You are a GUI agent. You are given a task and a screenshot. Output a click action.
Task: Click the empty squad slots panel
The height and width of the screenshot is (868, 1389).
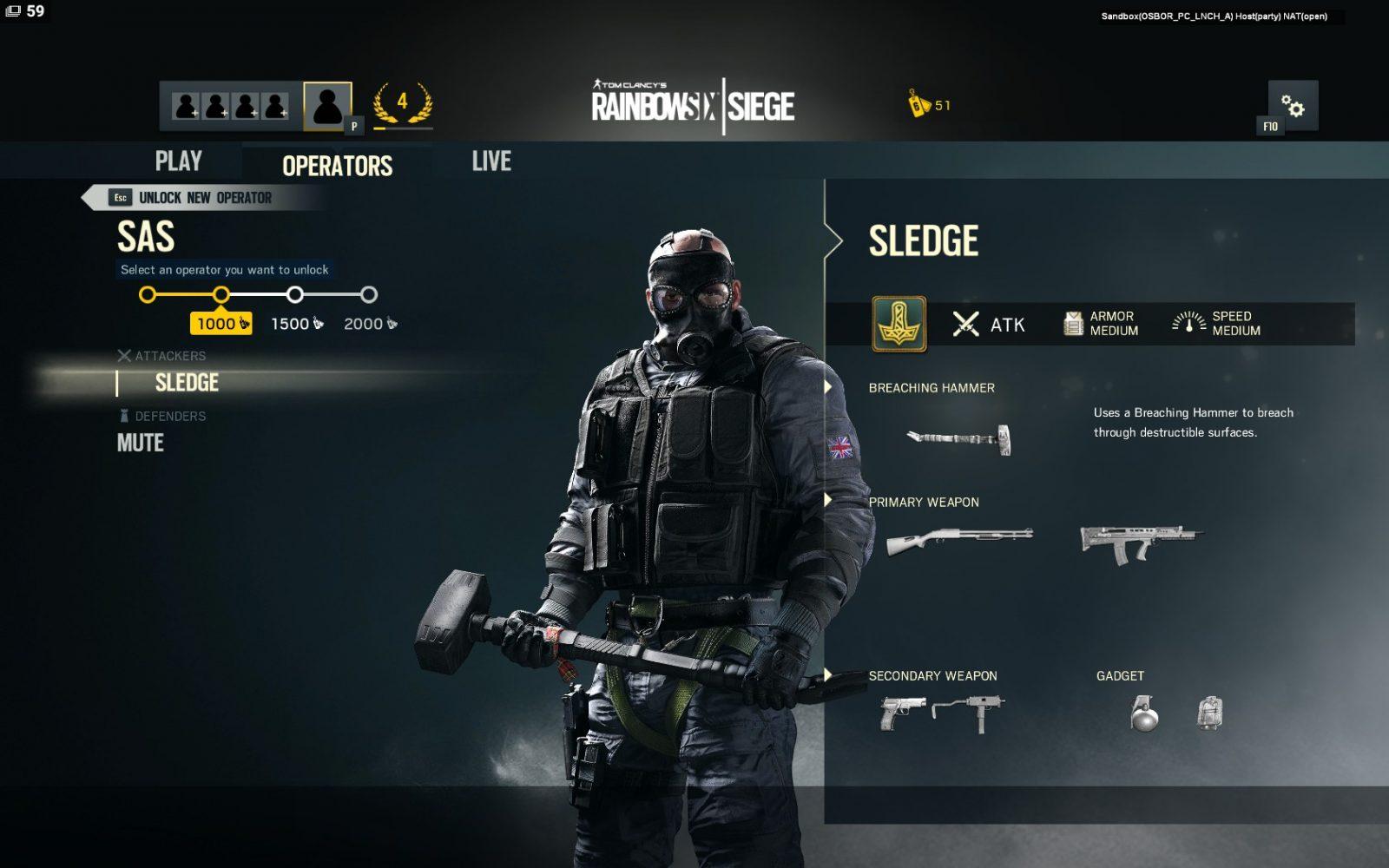coord(231,106)
